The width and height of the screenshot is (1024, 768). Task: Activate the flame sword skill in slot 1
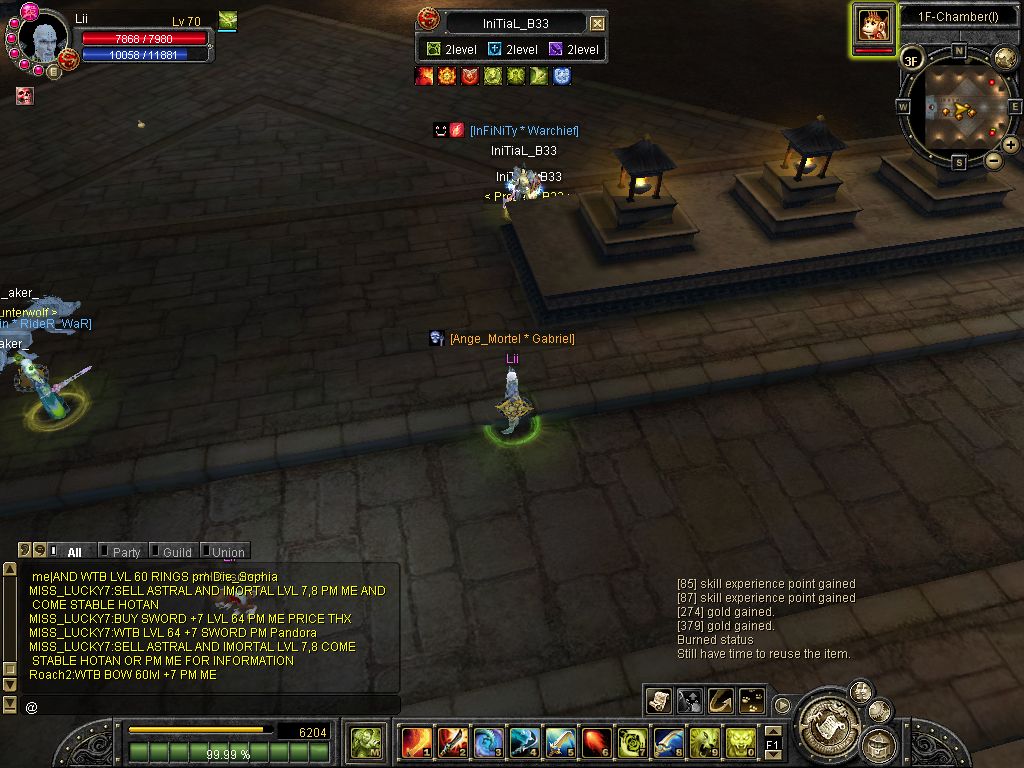pos(416,742)
